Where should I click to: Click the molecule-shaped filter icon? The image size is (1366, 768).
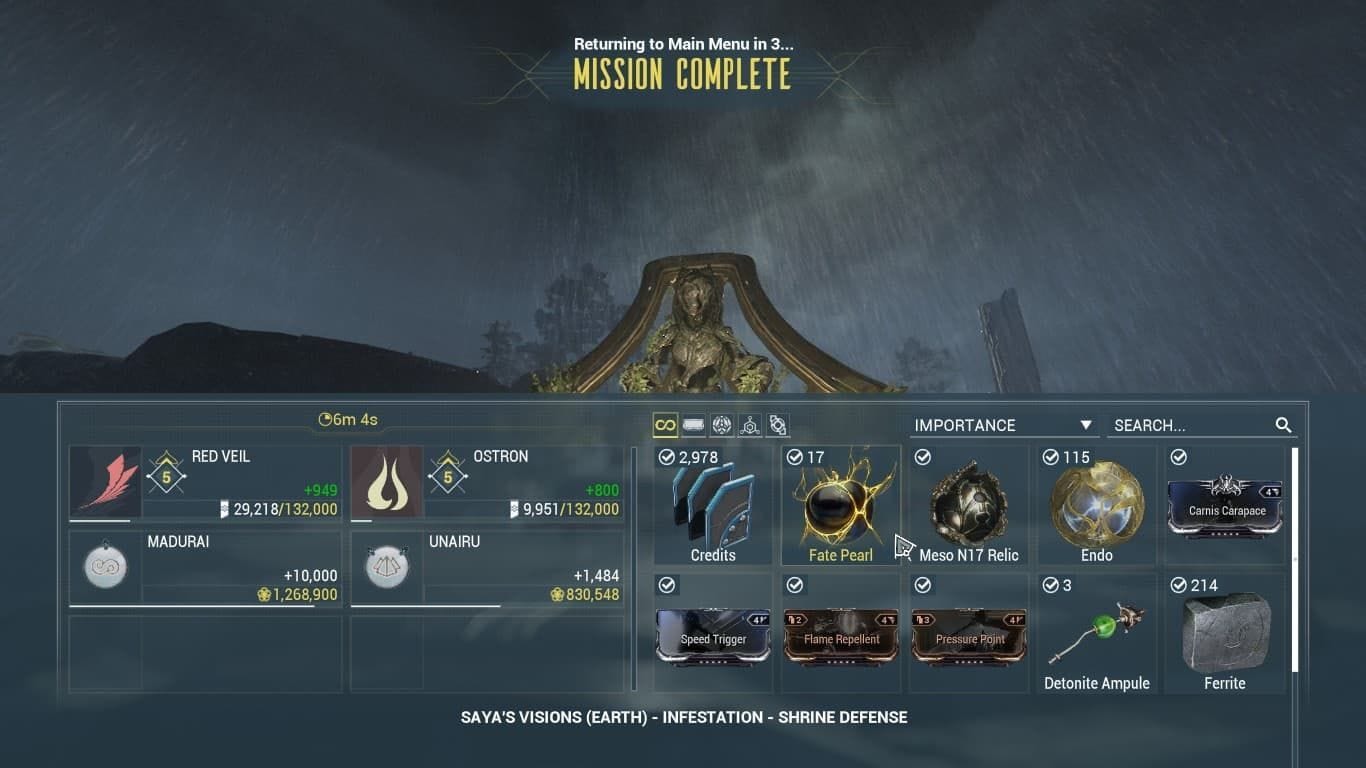click(750, 424)
